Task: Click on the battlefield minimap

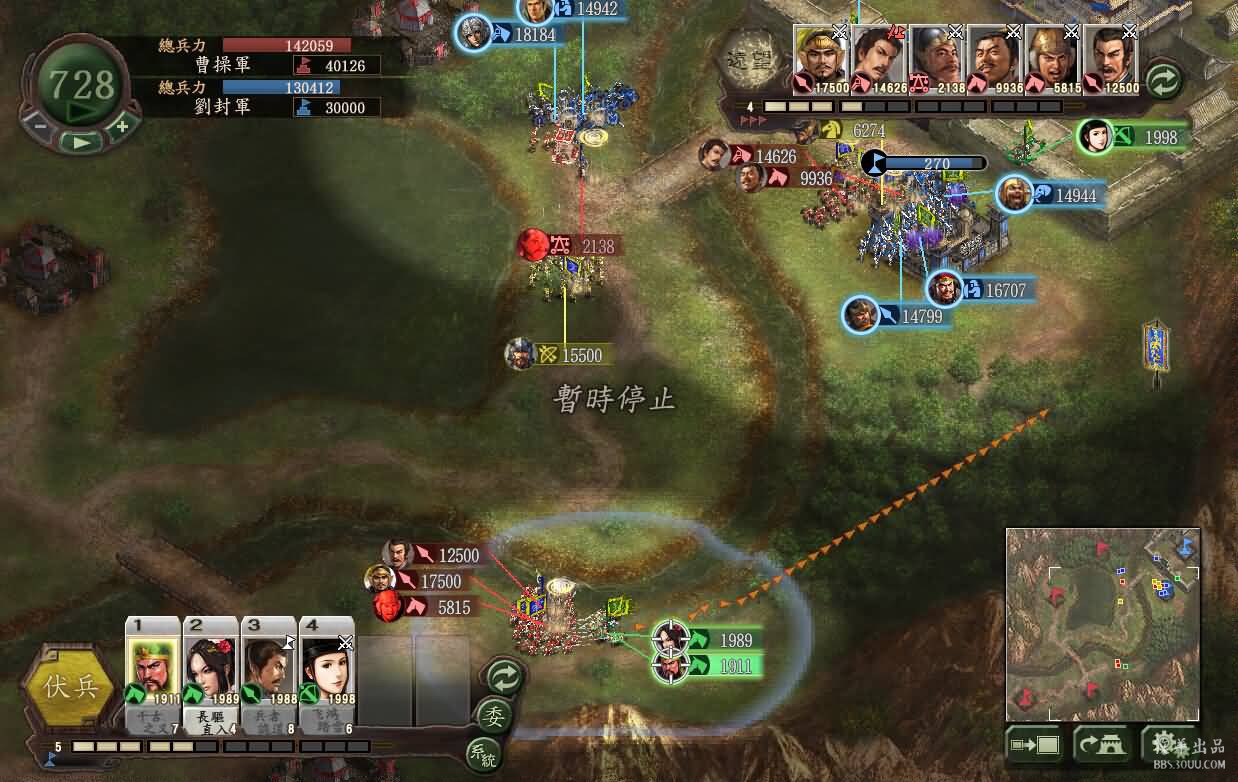Action: pos(1102,623)
